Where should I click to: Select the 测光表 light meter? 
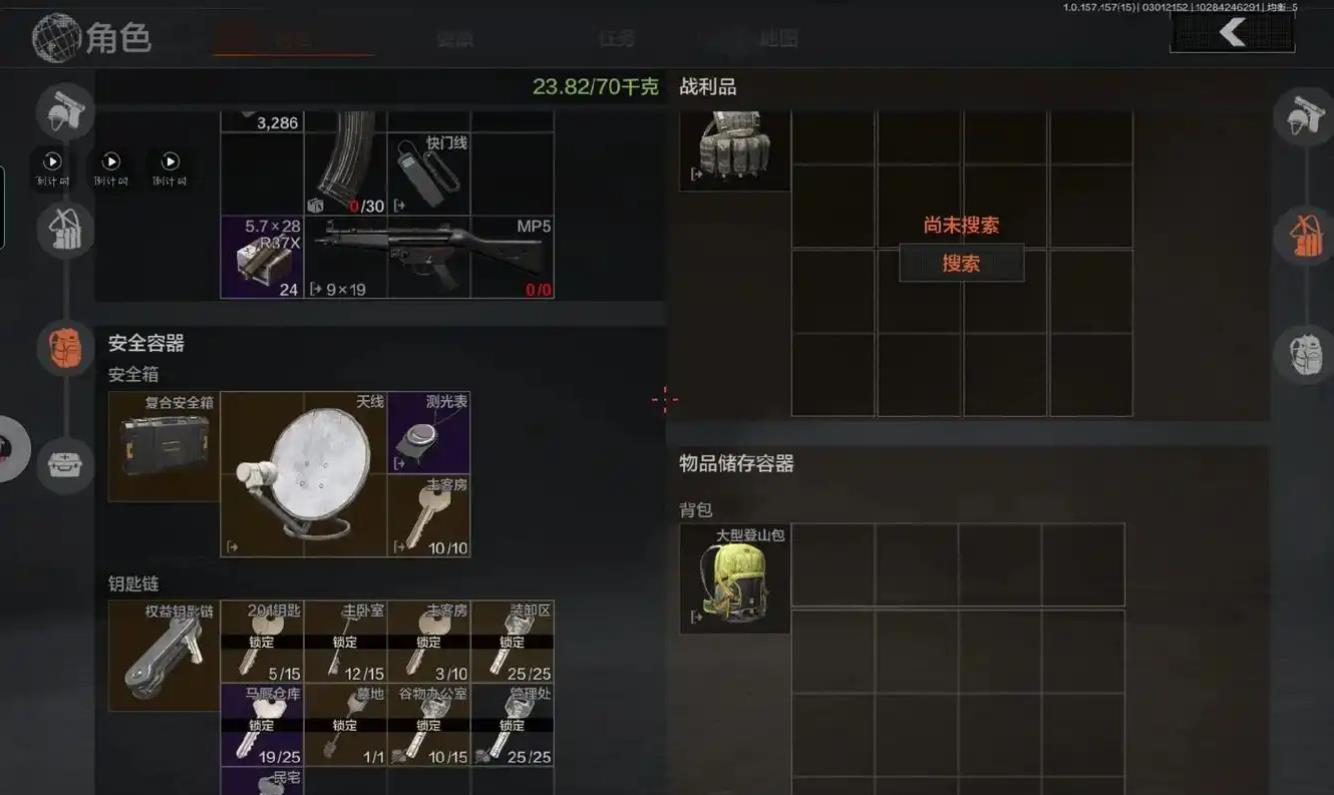coord(429,432)
